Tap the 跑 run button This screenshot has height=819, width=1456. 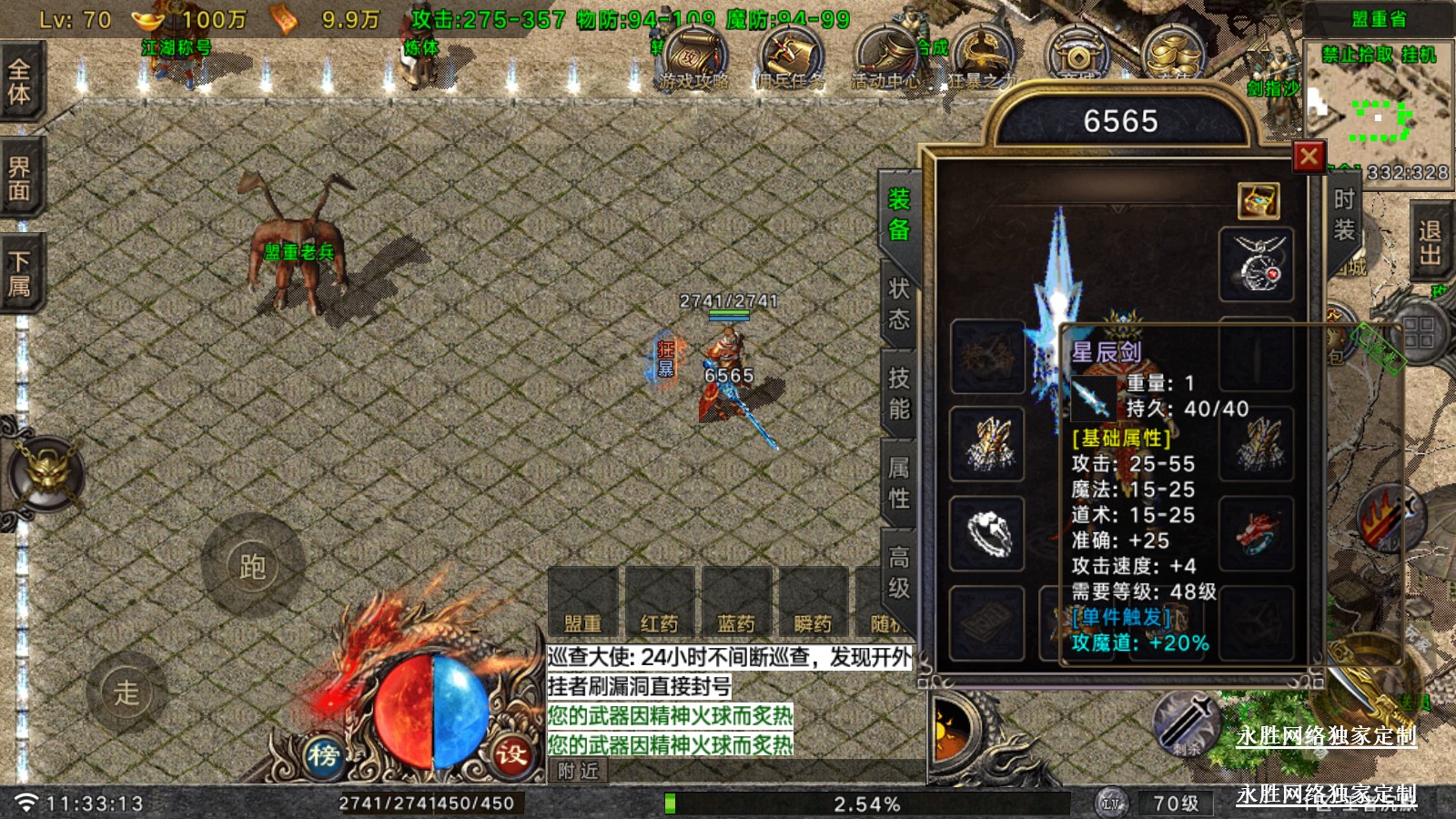[252, 566]
